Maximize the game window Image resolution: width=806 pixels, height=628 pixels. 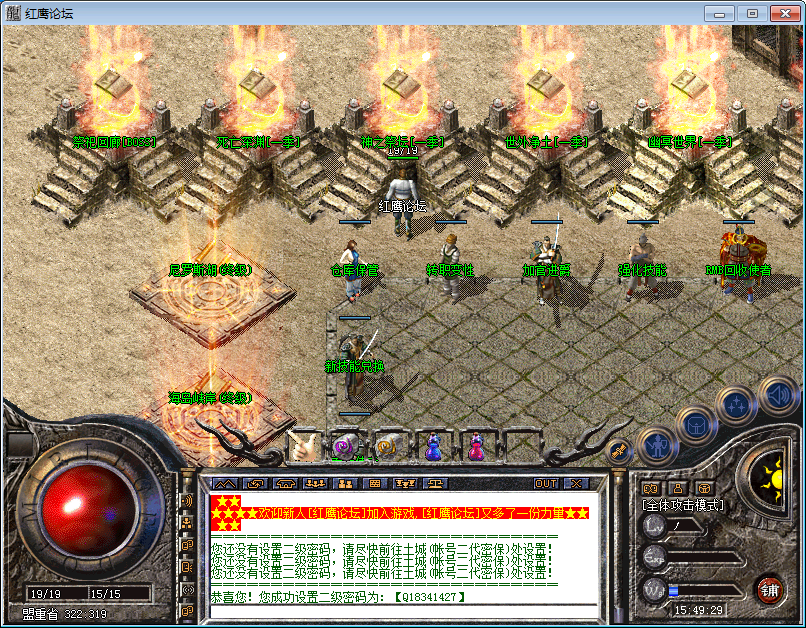point(752,13)
